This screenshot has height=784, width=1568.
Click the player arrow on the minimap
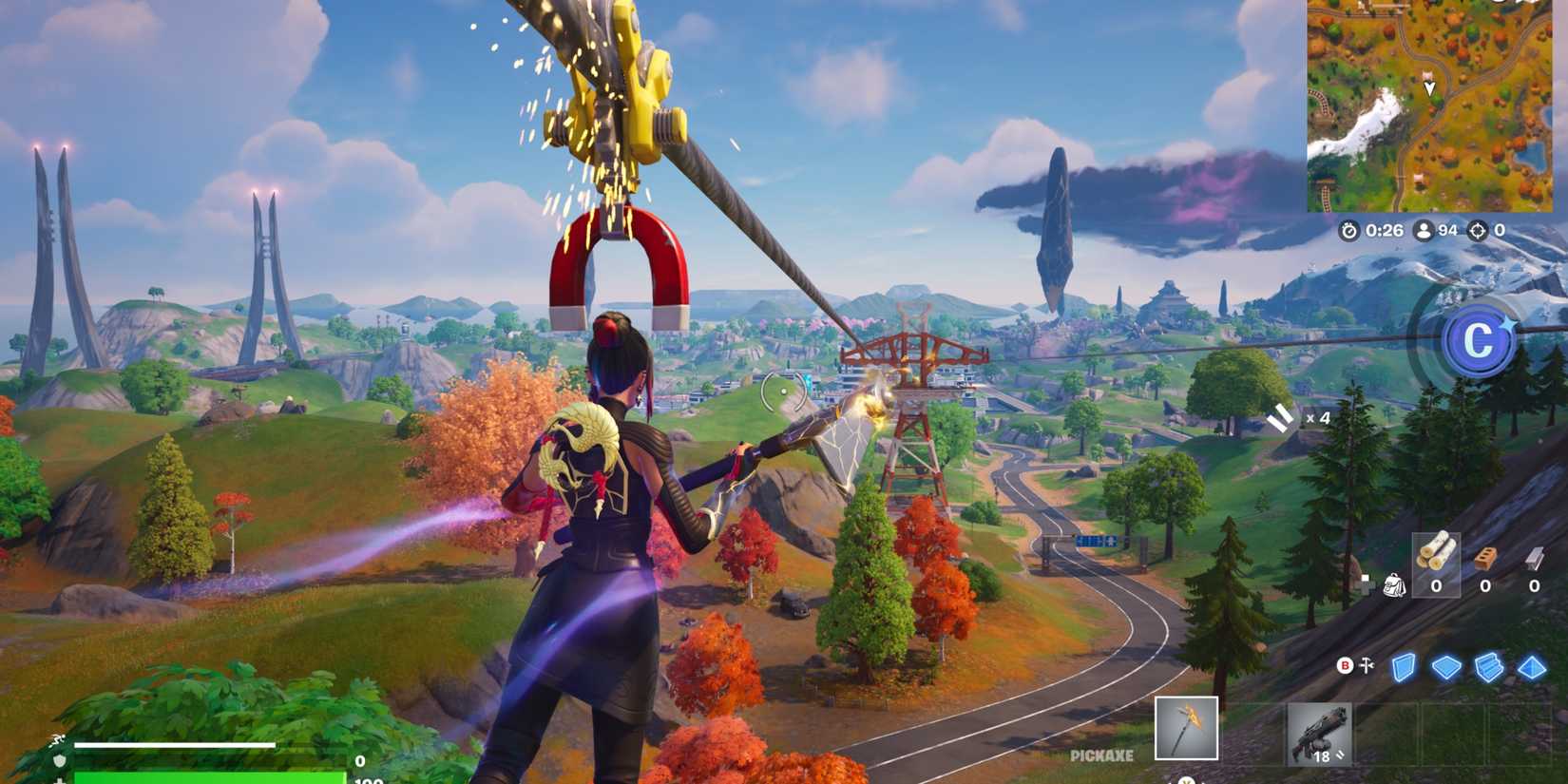pos(1430,88)
